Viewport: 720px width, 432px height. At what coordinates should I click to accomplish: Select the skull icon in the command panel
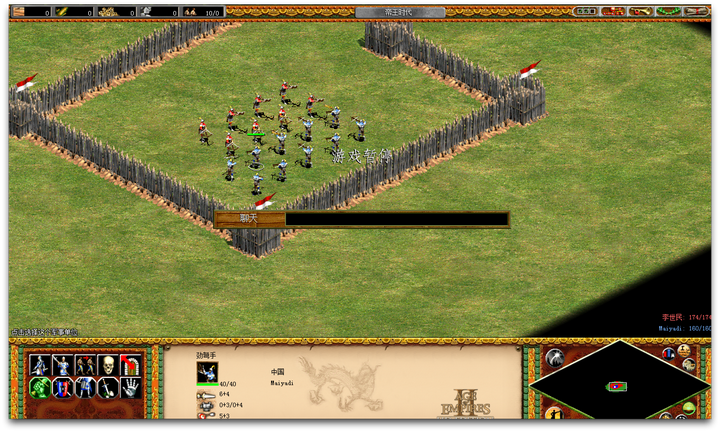tap(108, 365)
